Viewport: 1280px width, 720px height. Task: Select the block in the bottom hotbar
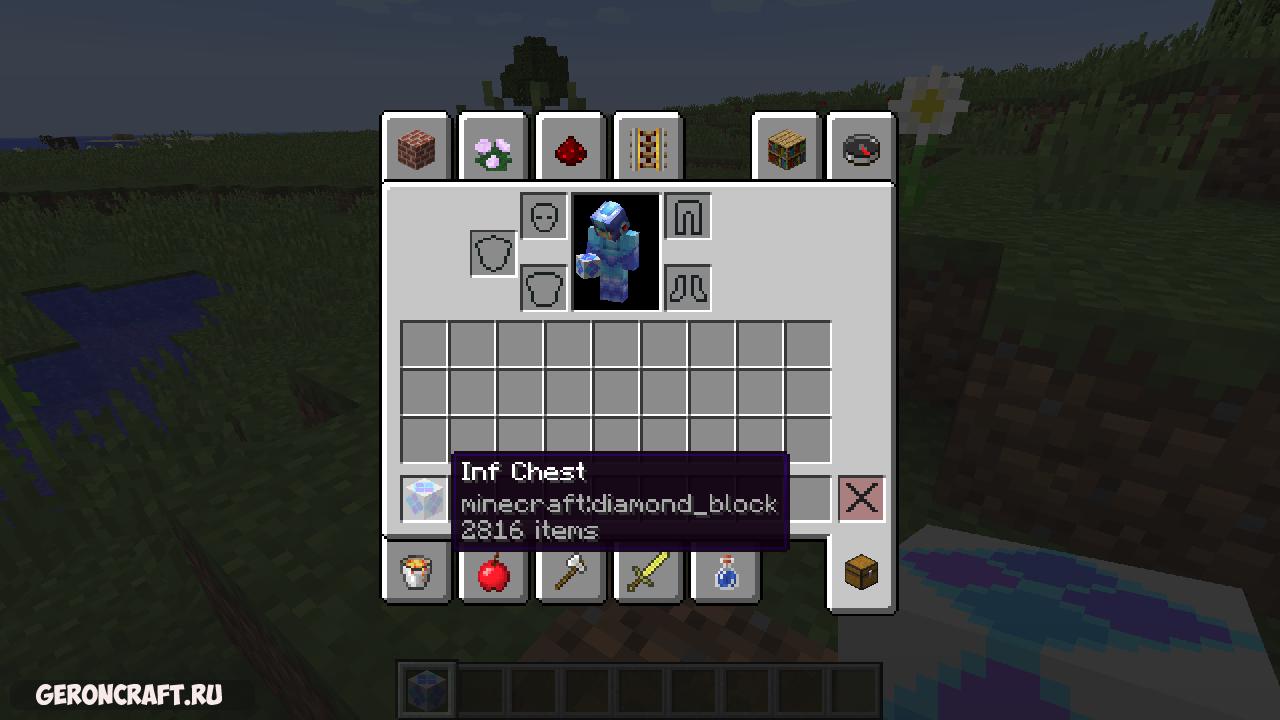[427, 689]
